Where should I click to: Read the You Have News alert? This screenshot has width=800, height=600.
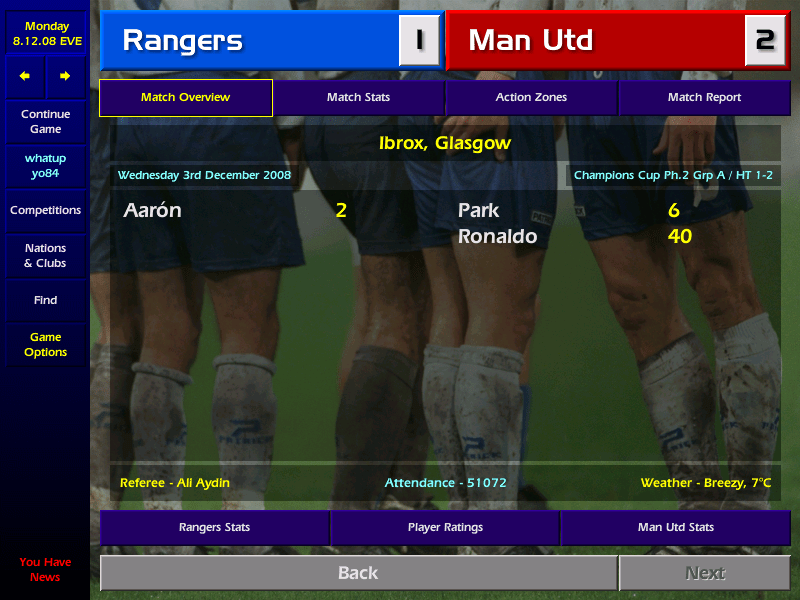point(45,570)
